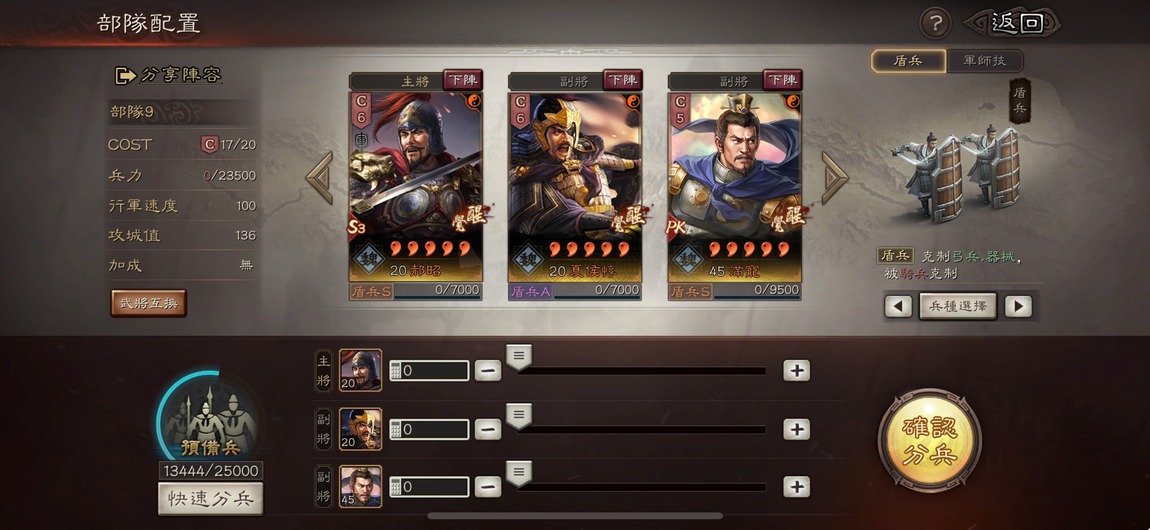Open the question mark help
Image resolution: width=1150 pixels, height=530 pixels.
tap(934, 23)
